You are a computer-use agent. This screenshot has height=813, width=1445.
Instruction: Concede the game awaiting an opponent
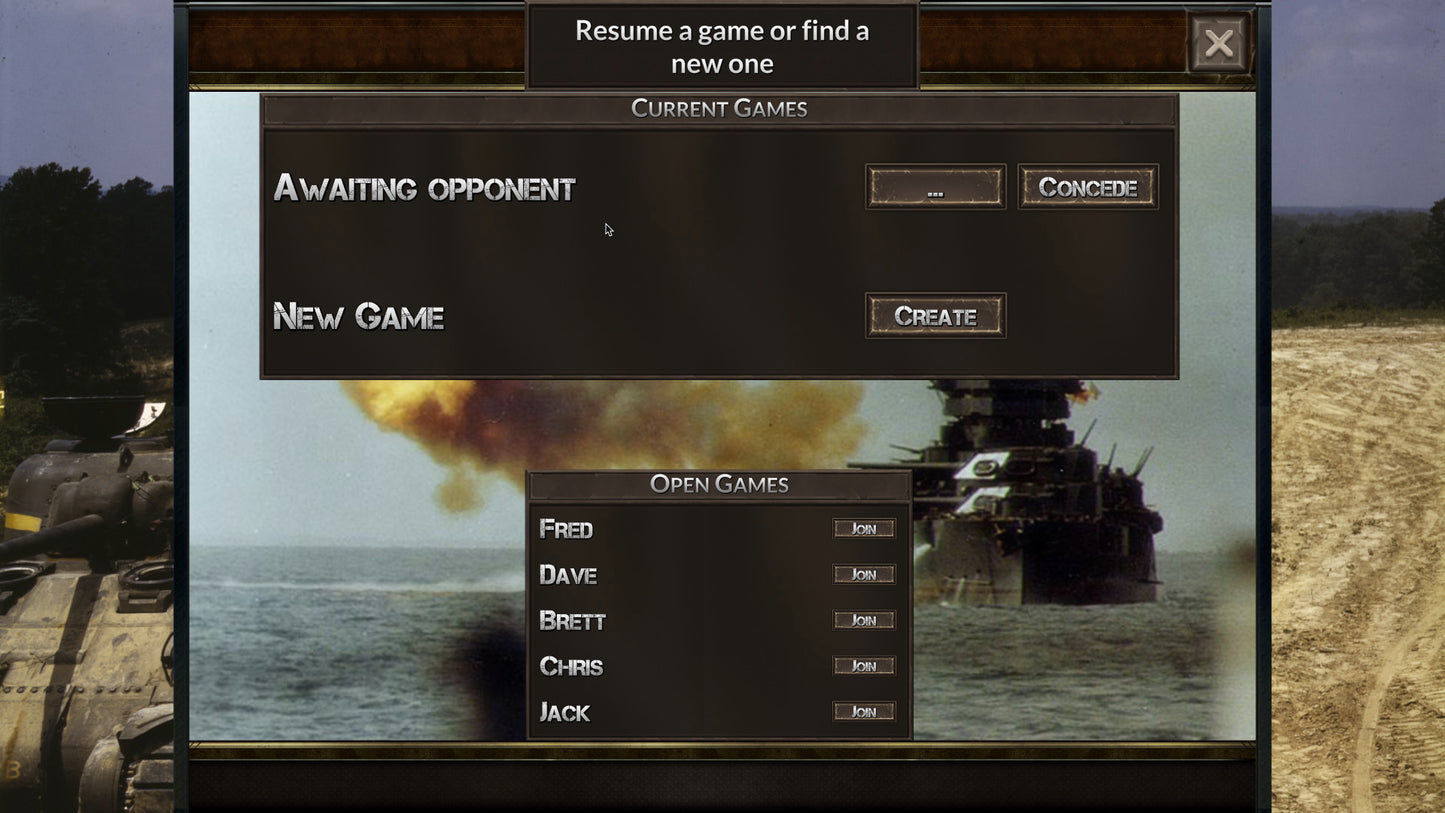(x=1087, y=186)
